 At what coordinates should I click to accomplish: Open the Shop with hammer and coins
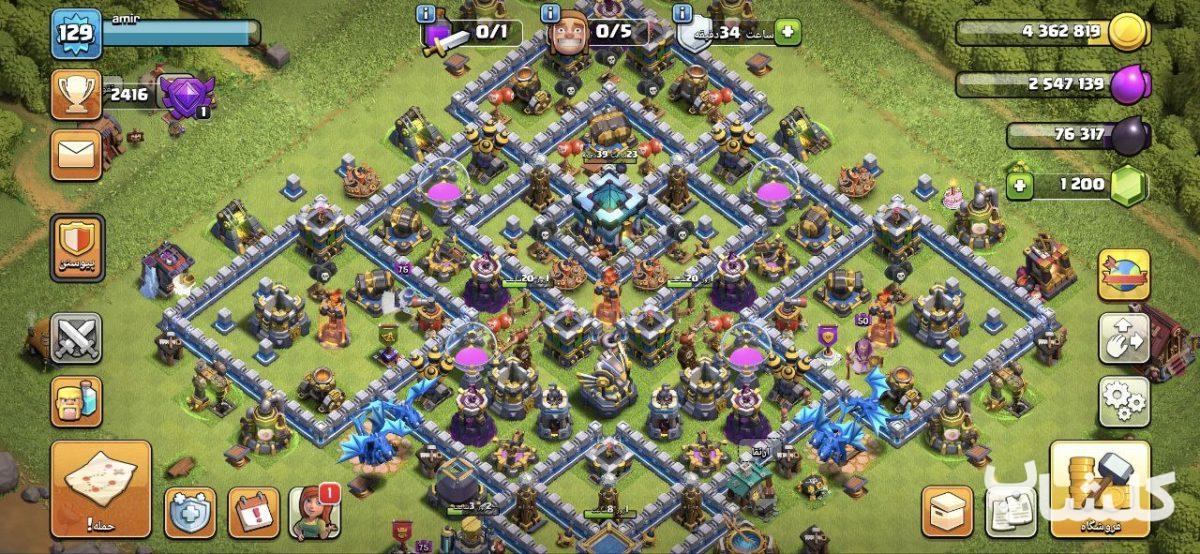1099,490
